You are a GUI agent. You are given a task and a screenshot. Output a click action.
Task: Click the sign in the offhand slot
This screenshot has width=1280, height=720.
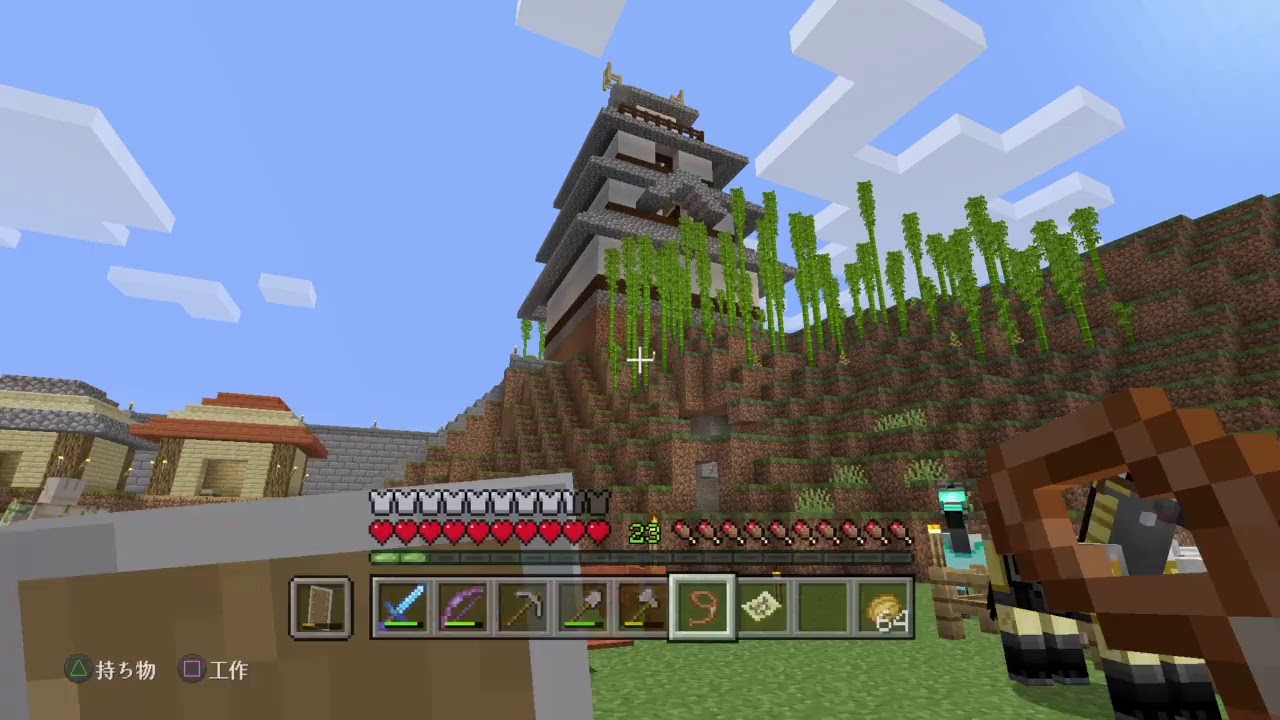click(x=320, y=605)
